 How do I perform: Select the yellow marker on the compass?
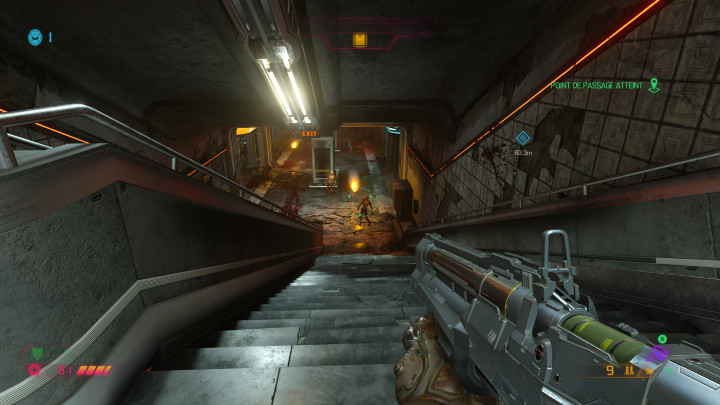(x=359, y=40)
